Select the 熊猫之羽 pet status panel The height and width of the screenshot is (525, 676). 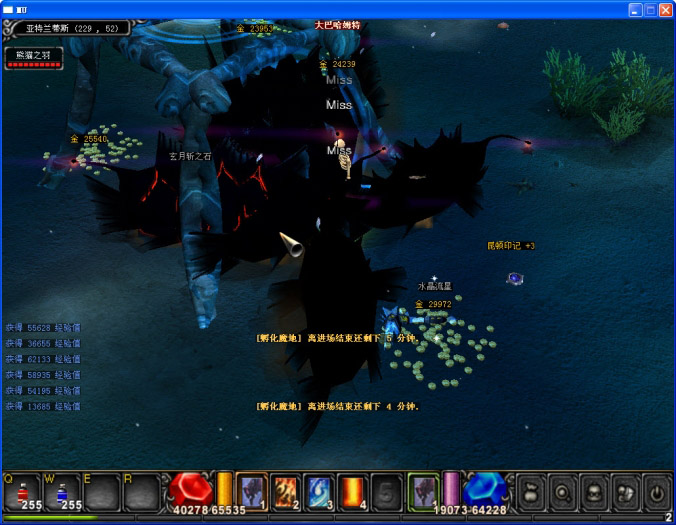click(34, 58)
